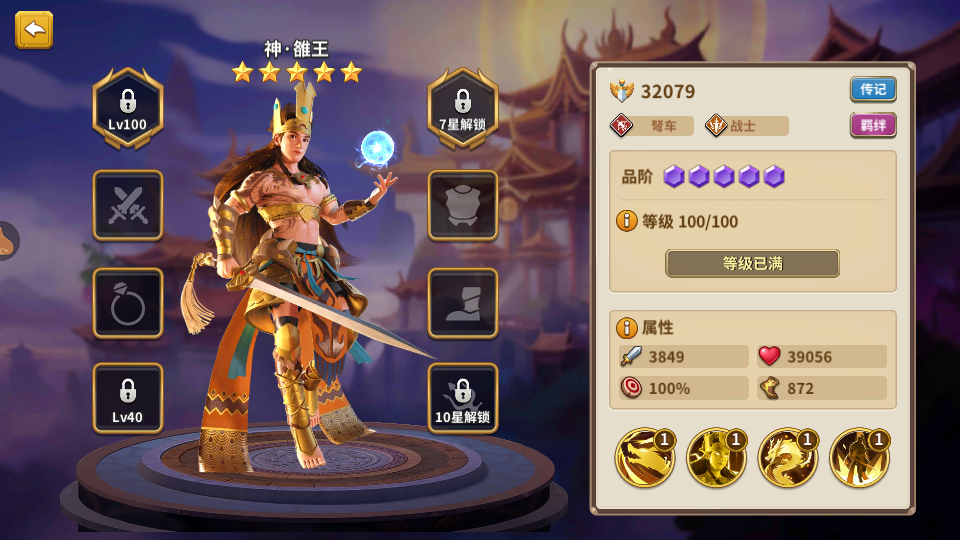The width and height of the screenshot is (960, 540).
Task: Go back with the yellow arrow button
Action: point(34,30)
